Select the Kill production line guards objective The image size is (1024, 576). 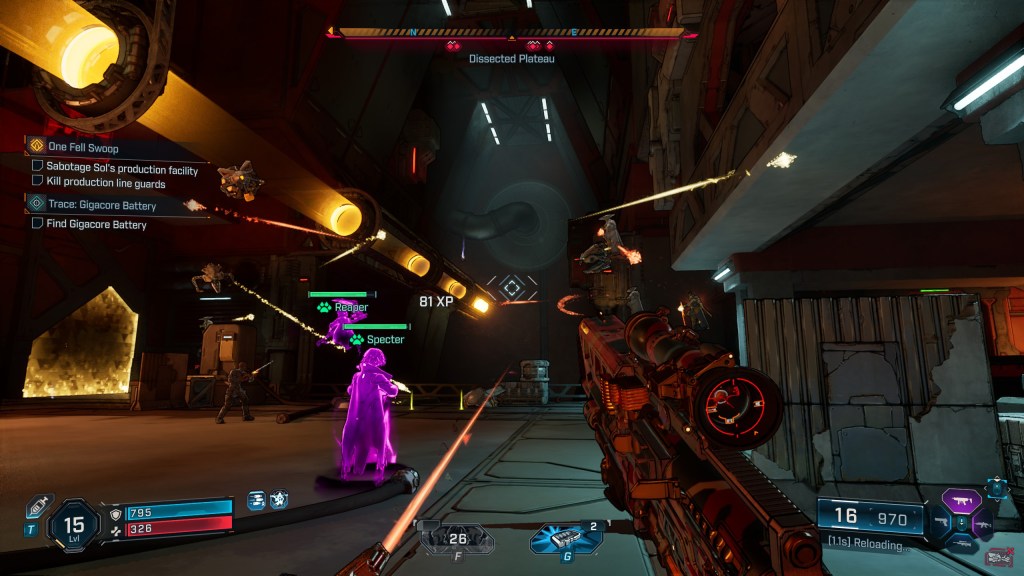click(x=105, y=183)
